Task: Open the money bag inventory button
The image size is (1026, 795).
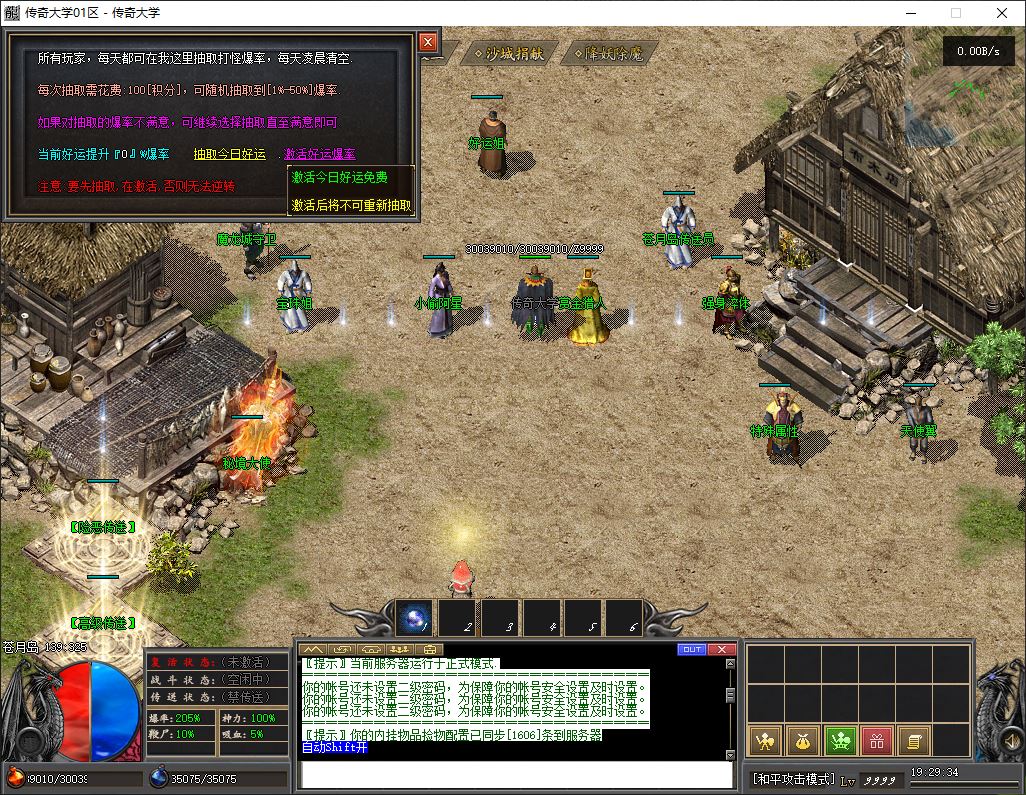Action: (x=802, y=741)
